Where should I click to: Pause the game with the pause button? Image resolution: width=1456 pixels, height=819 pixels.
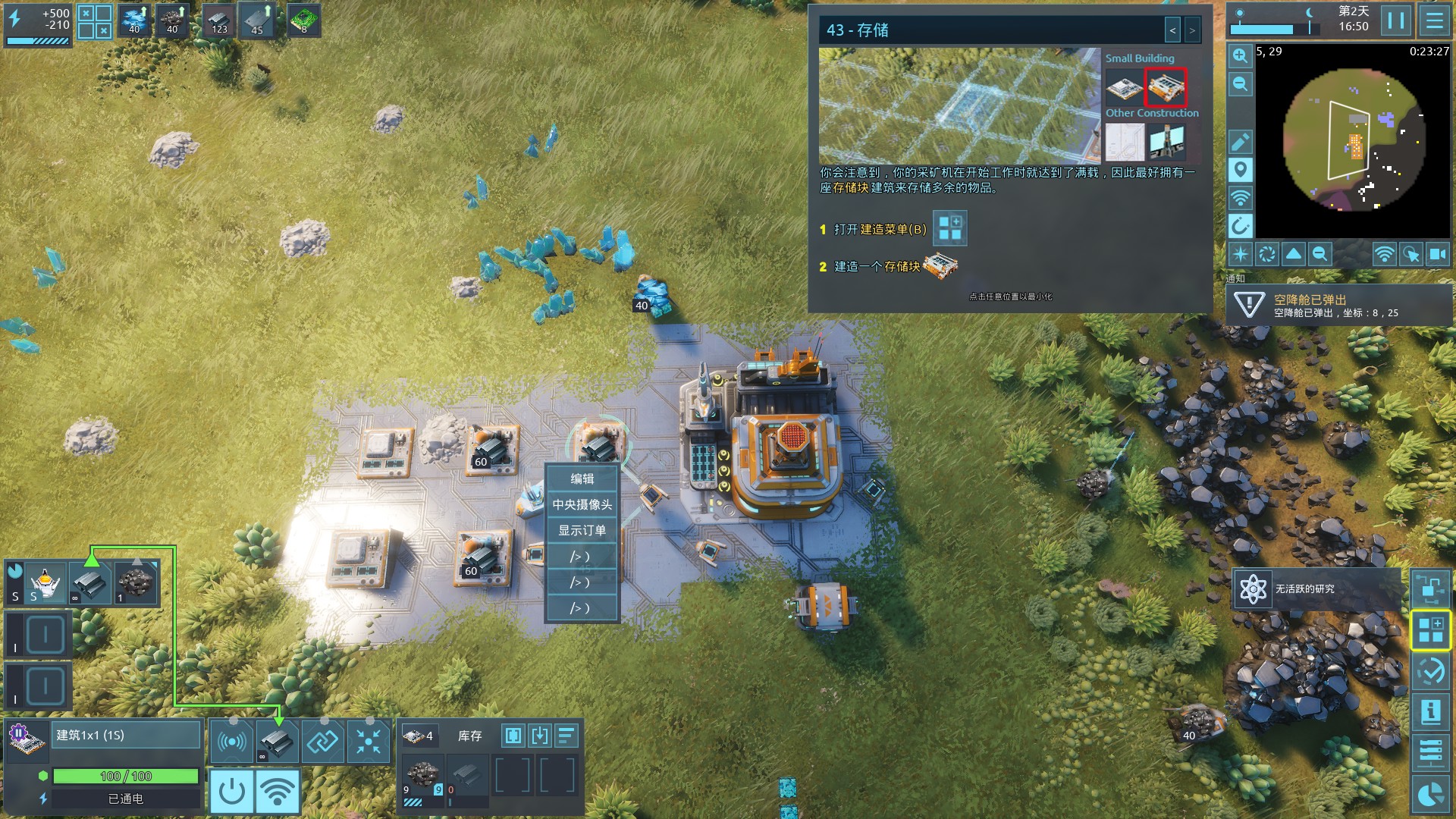pyautogui.click(x=1396, y=20)
